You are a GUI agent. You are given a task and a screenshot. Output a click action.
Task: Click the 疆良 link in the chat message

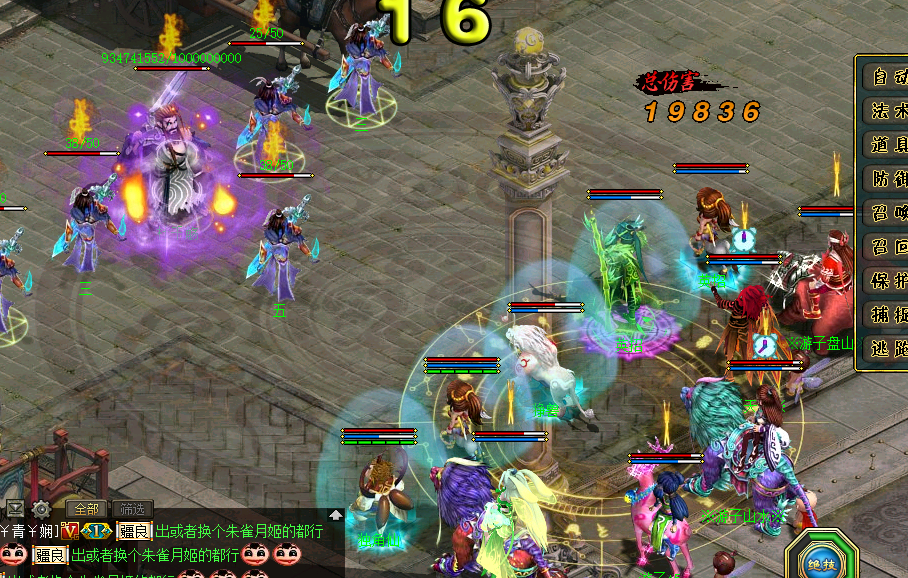[134, 531]
